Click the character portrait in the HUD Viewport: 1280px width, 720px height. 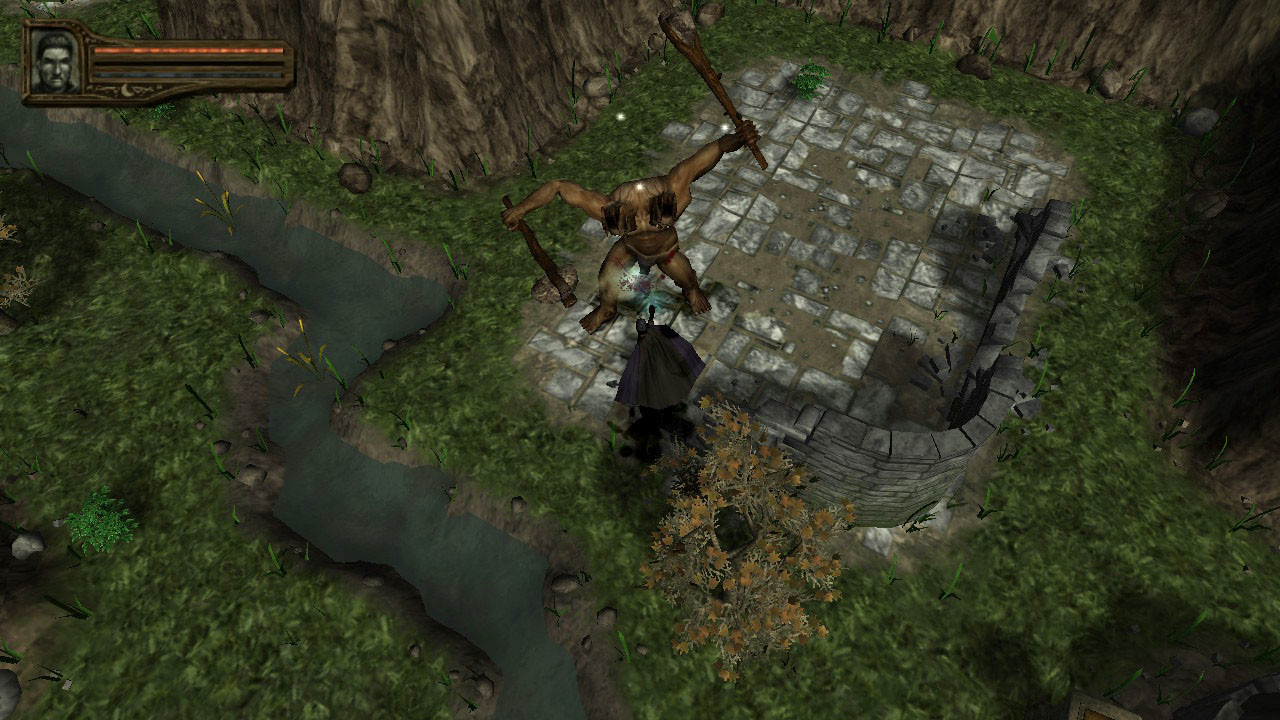(x=53, y=63)
